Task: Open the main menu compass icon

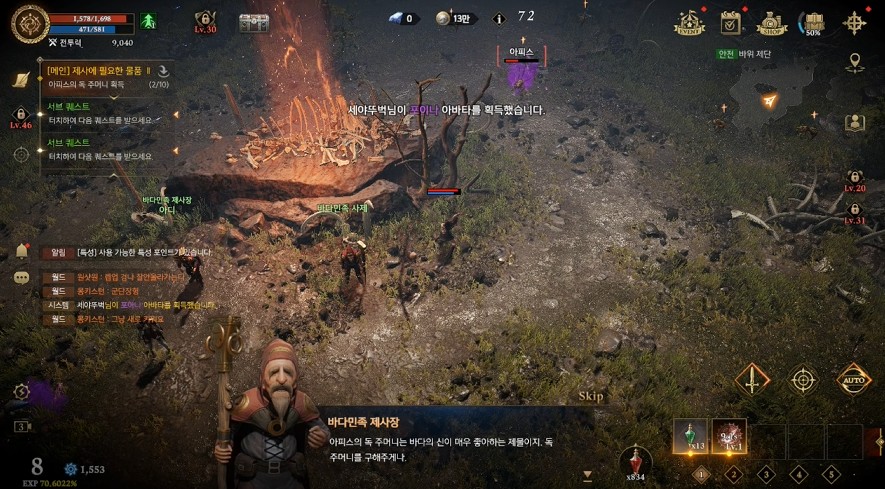Action: (x=855, y=22)
